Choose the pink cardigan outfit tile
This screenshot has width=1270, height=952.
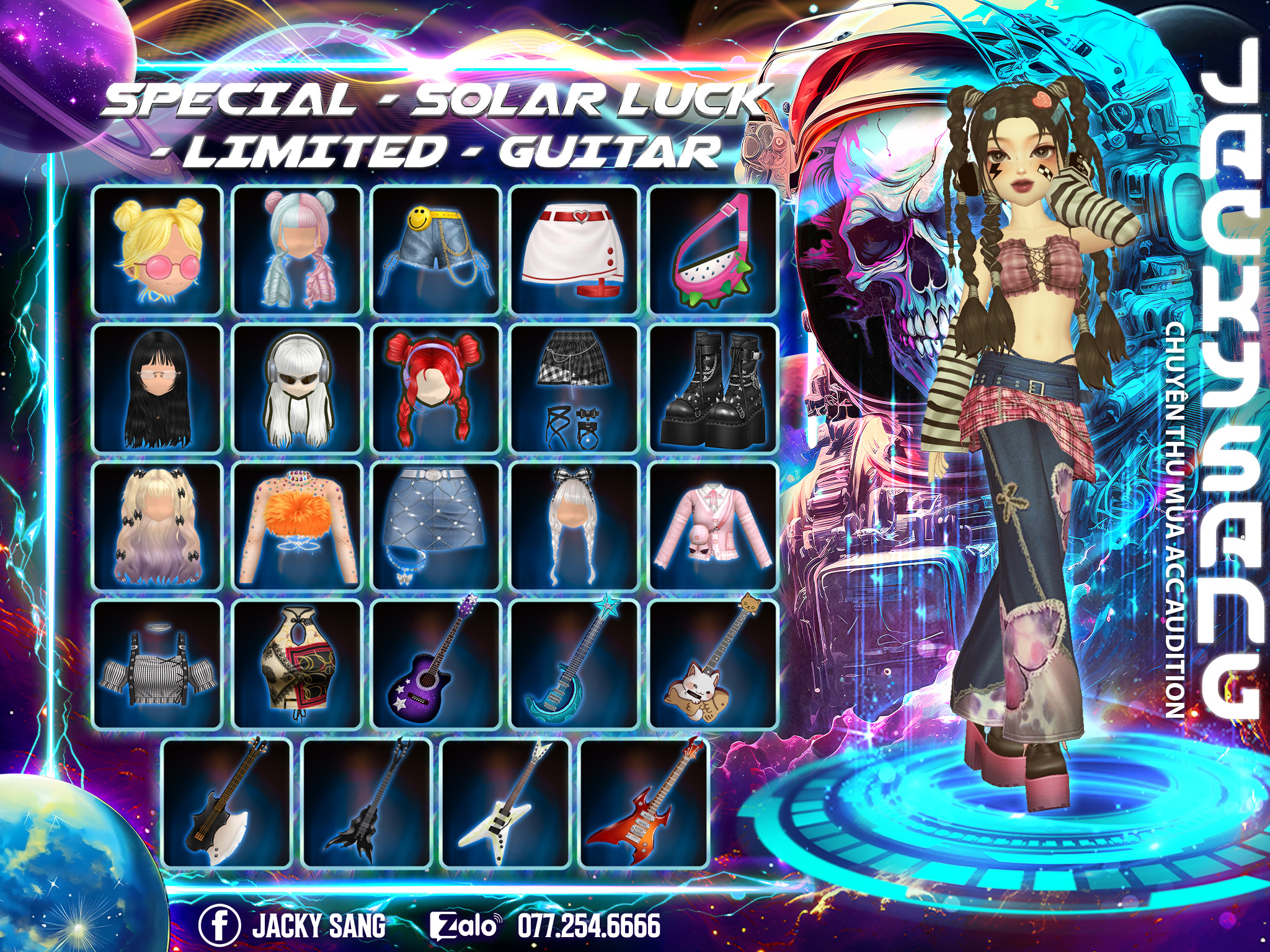coord(713,527)
